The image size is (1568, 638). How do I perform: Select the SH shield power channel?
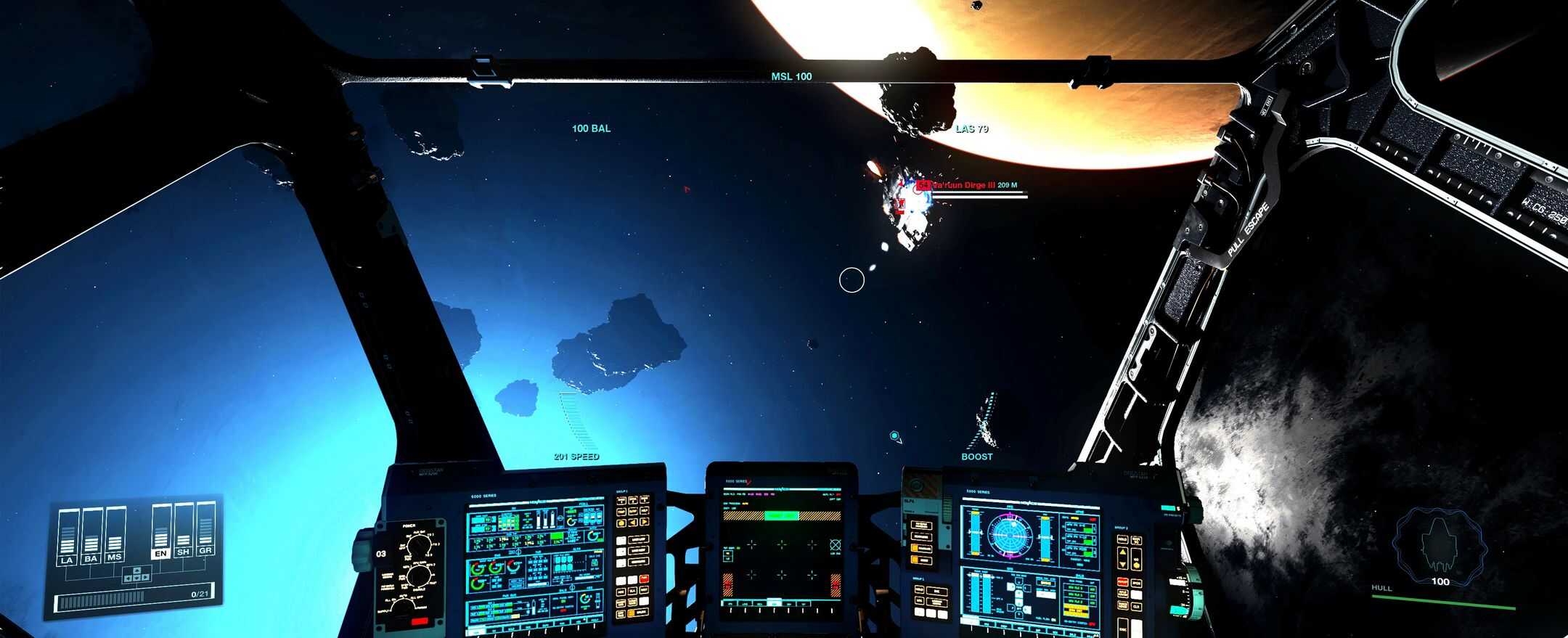(x=183, y=552)
